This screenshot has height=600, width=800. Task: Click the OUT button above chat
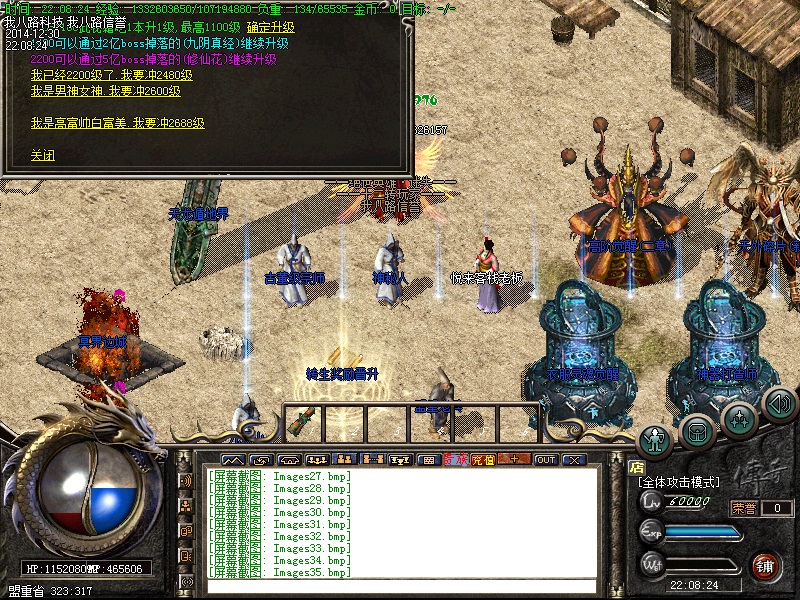(x=546, y=460)
